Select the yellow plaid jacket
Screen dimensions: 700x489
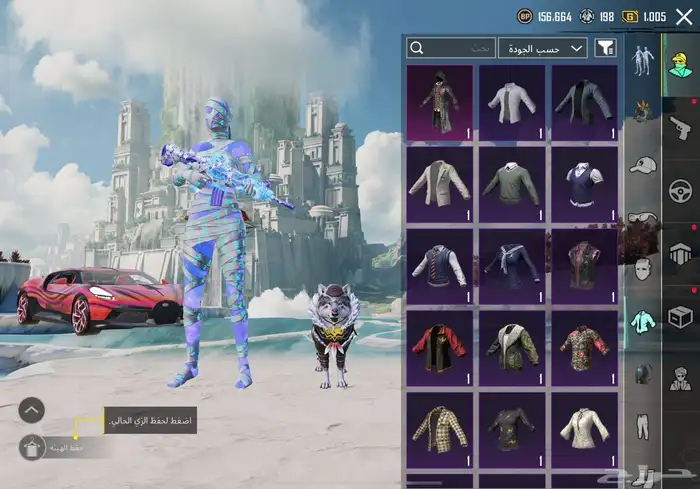(440, 430)
